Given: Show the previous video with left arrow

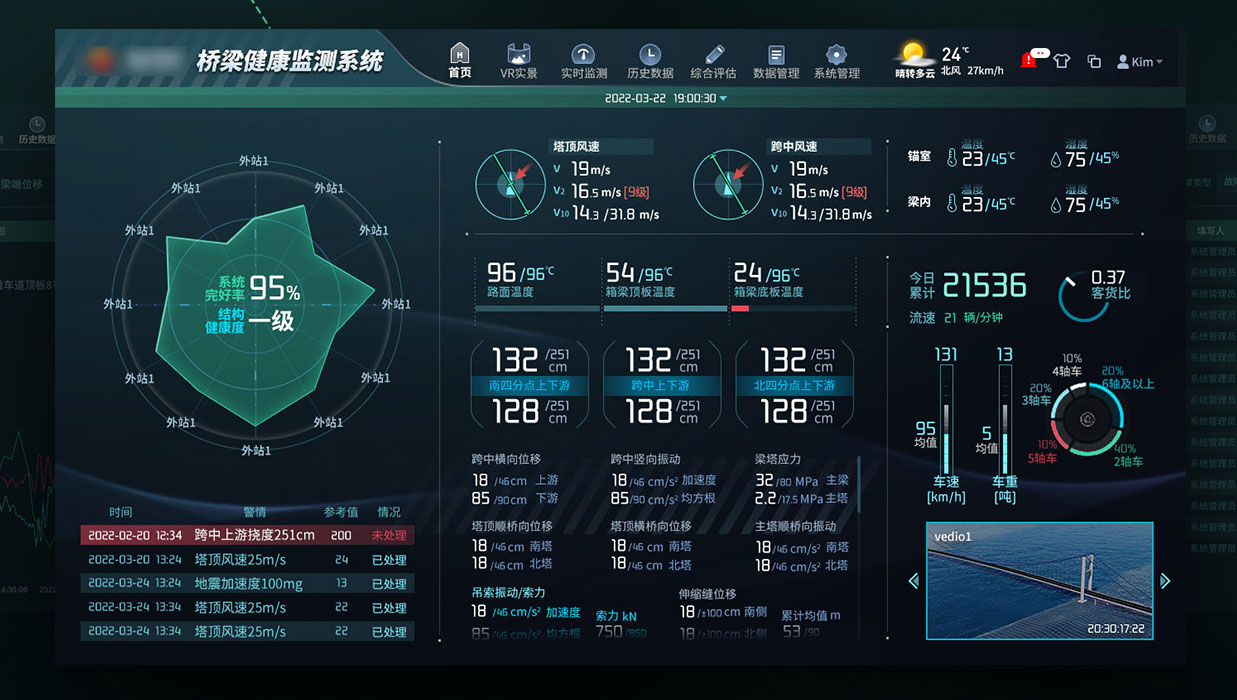Looking at the screenshot, I should coord(913,581).
